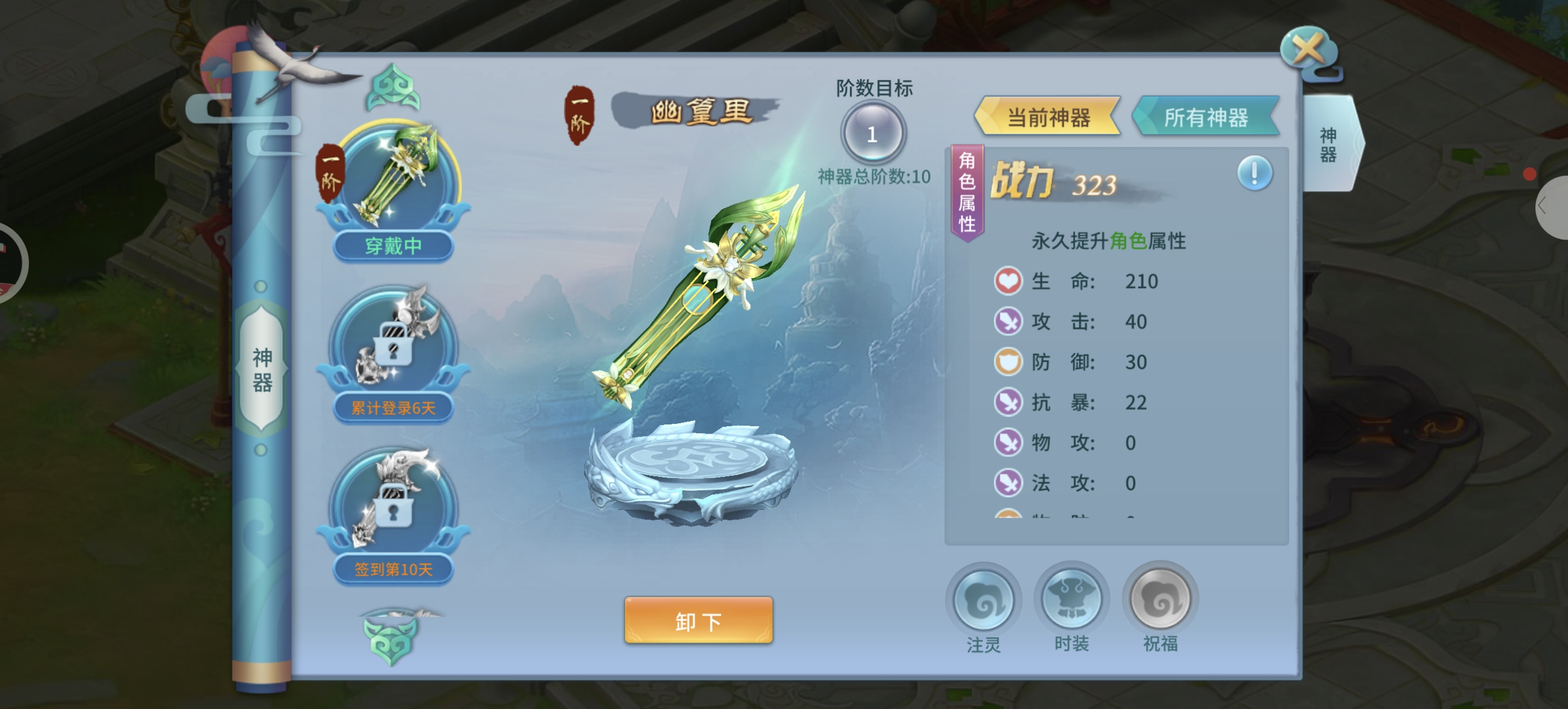
Task: Select the 神器 scroll tab on left
Action: point(262,369)
